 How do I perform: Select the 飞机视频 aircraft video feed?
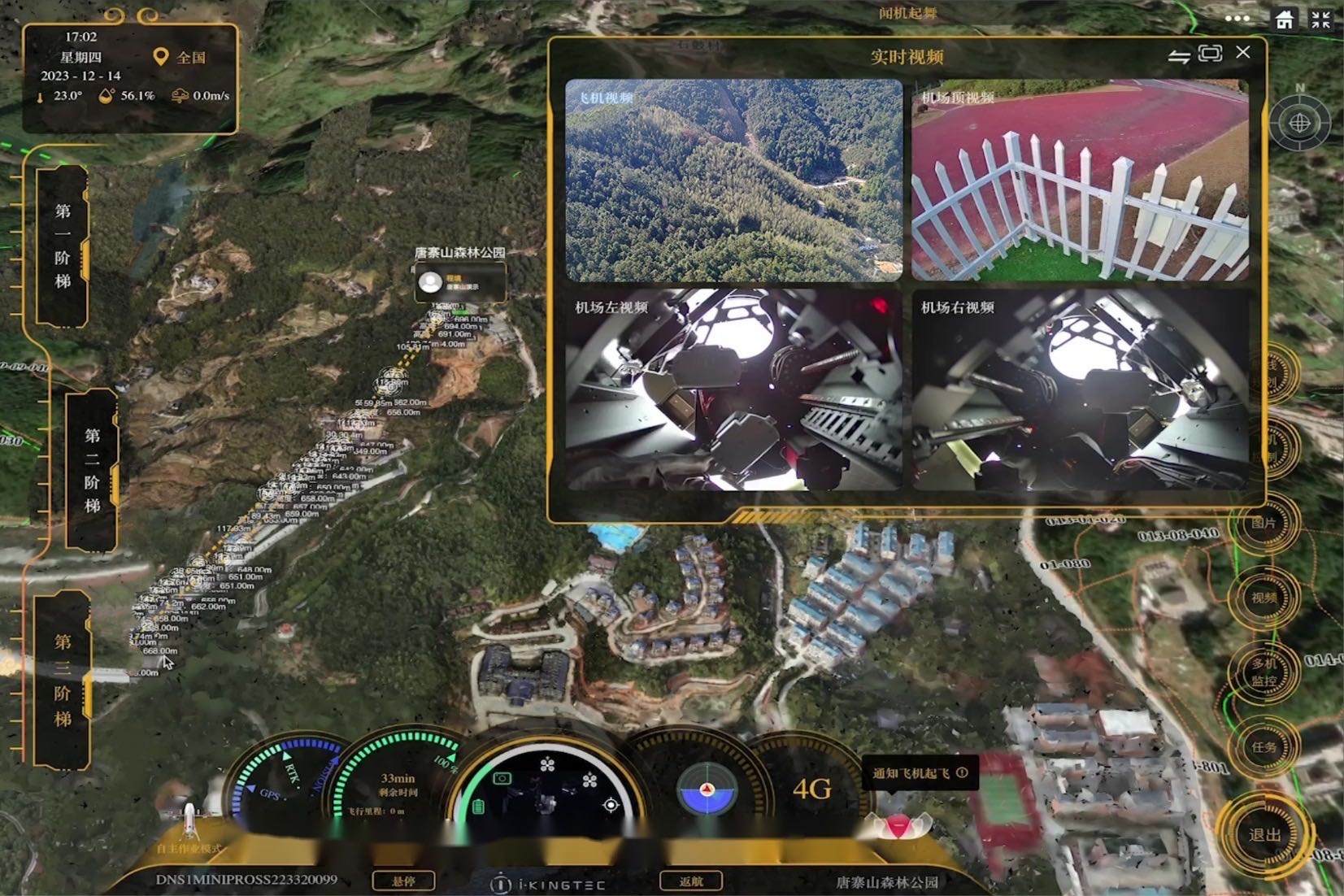pyautogui.click(x=733, y=181)
